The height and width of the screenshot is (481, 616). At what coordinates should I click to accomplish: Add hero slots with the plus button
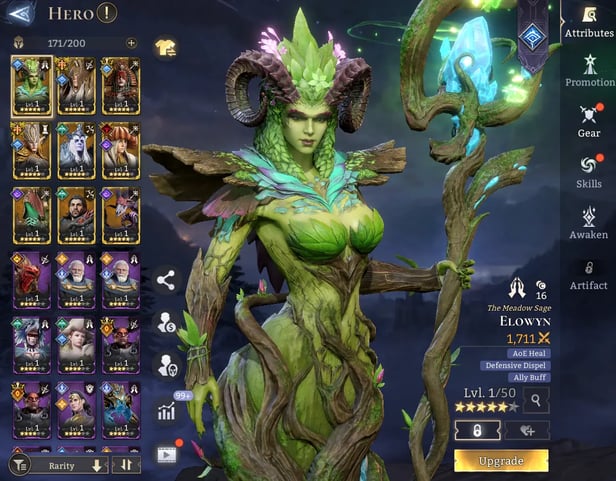click(x=131, y=43)
